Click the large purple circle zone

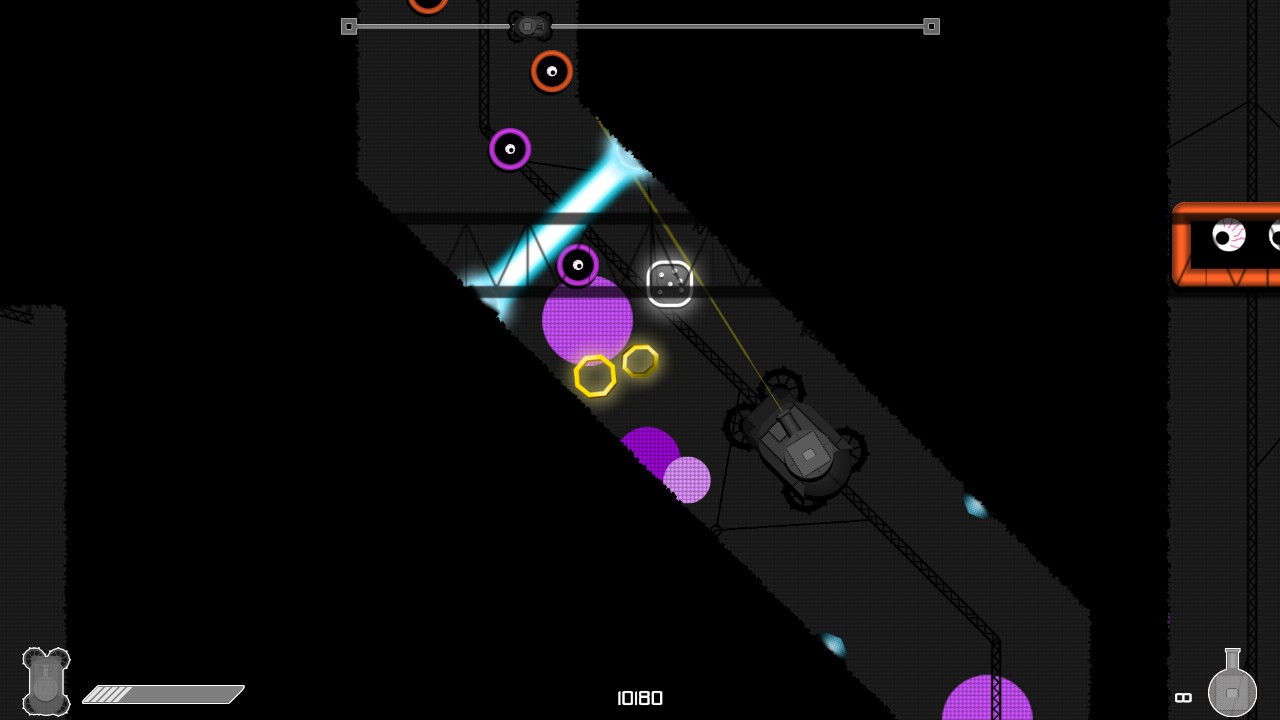point(587,320)
